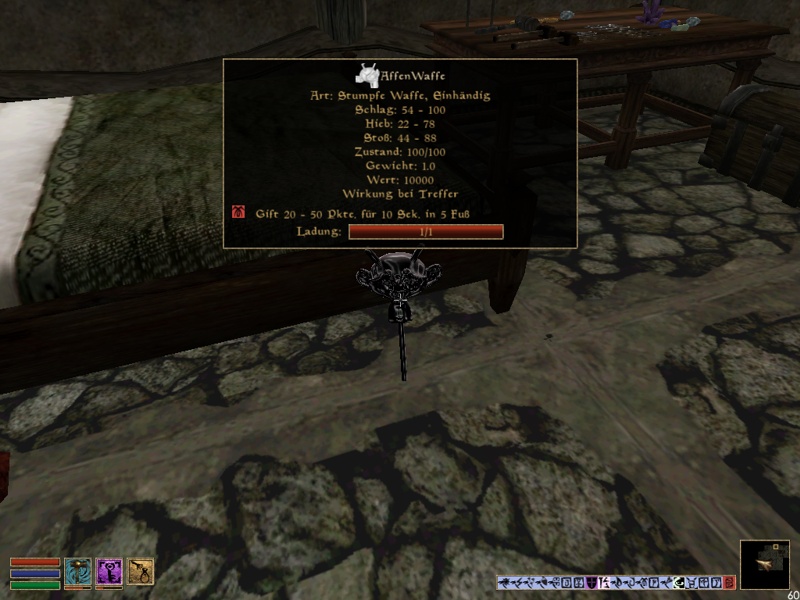Select the dark shield active effect icon

tap(590, 582)
